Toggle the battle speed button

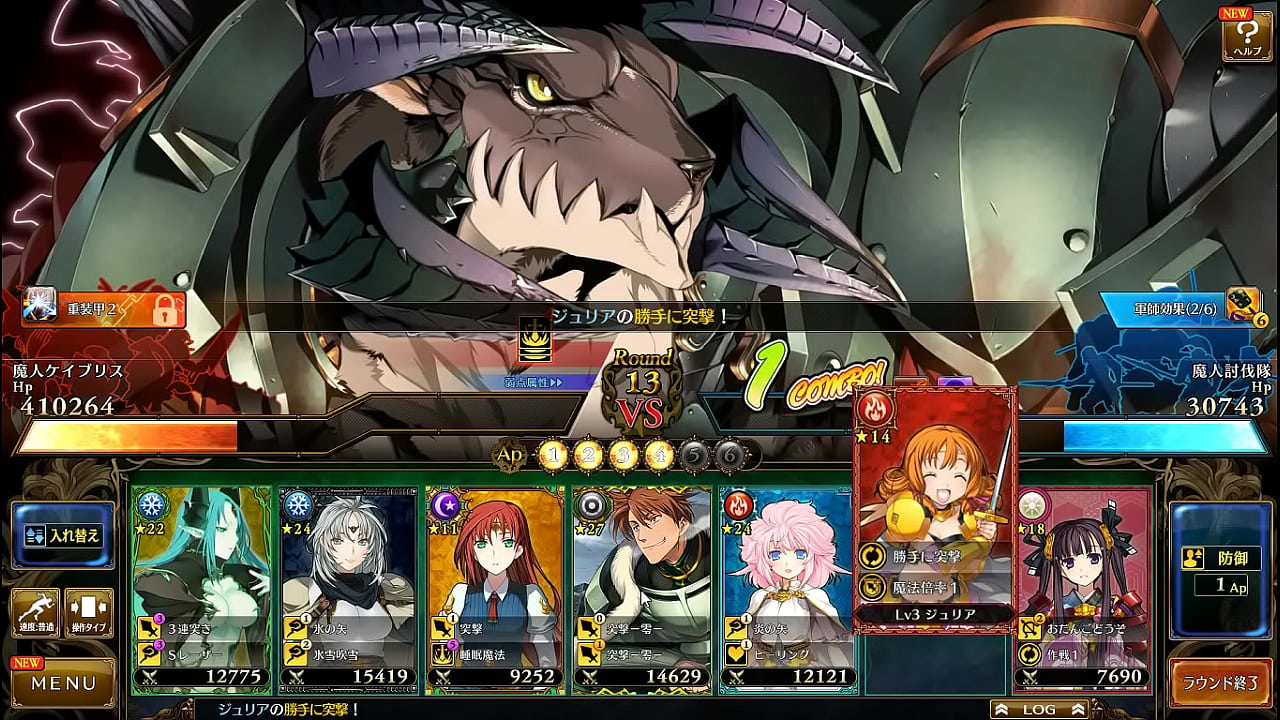(x=35, y=613)
